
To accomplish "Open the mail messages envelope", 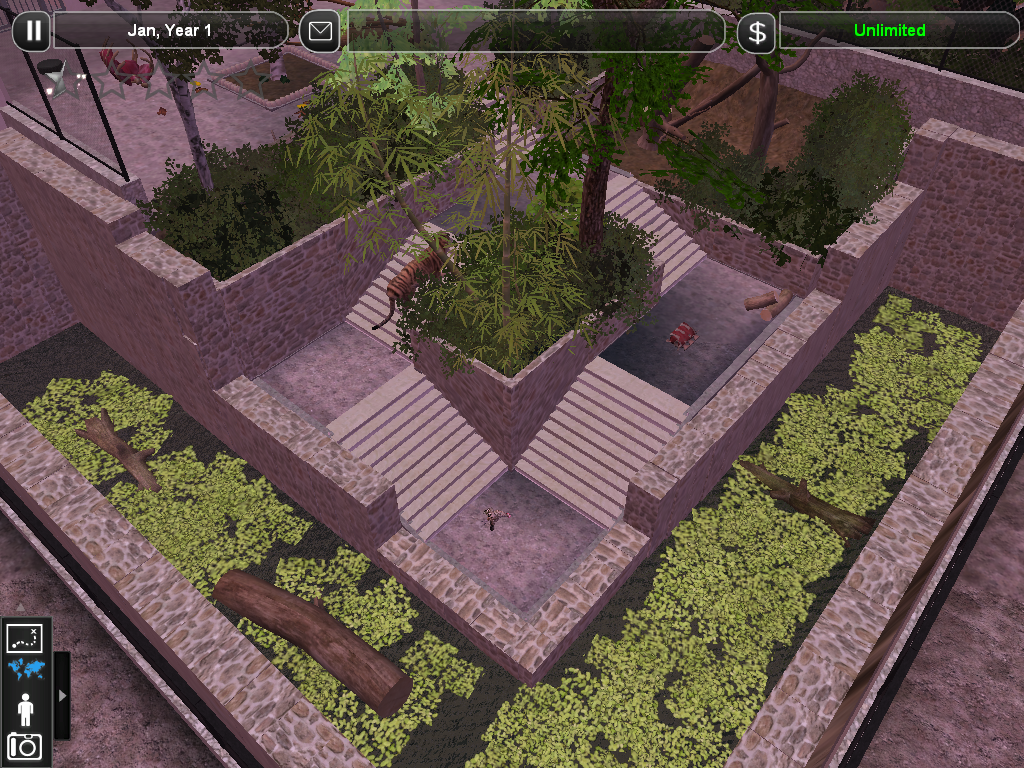I will coord(319,32).
